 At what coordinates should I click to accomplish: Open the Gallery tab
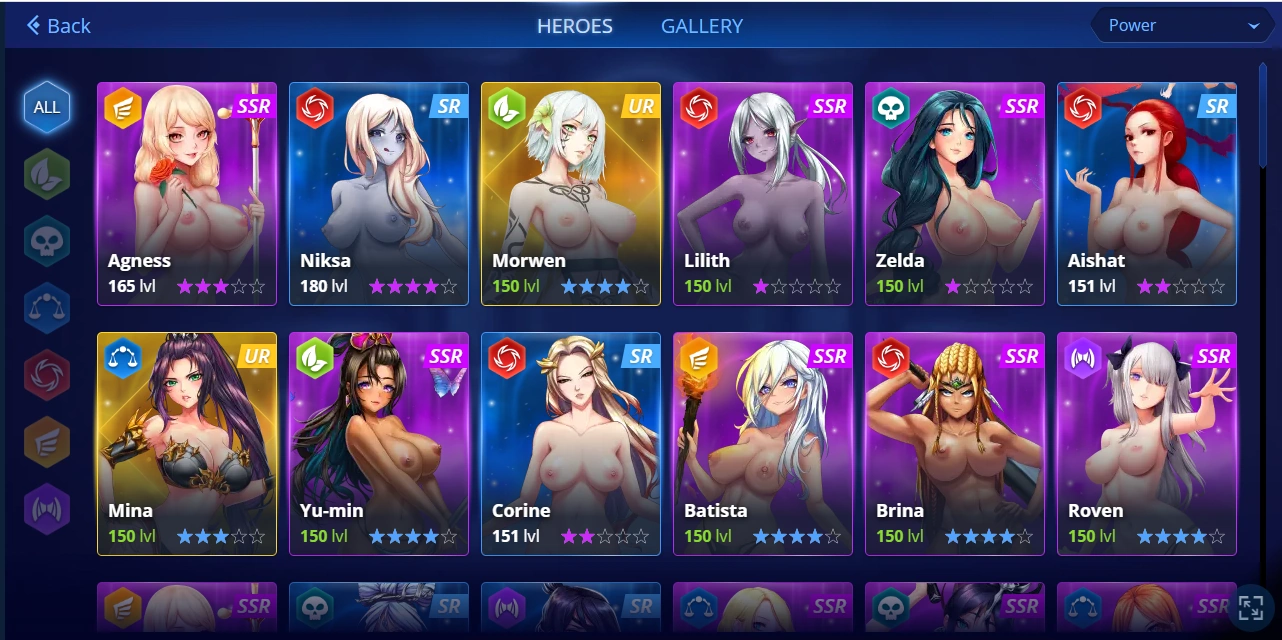702,26
